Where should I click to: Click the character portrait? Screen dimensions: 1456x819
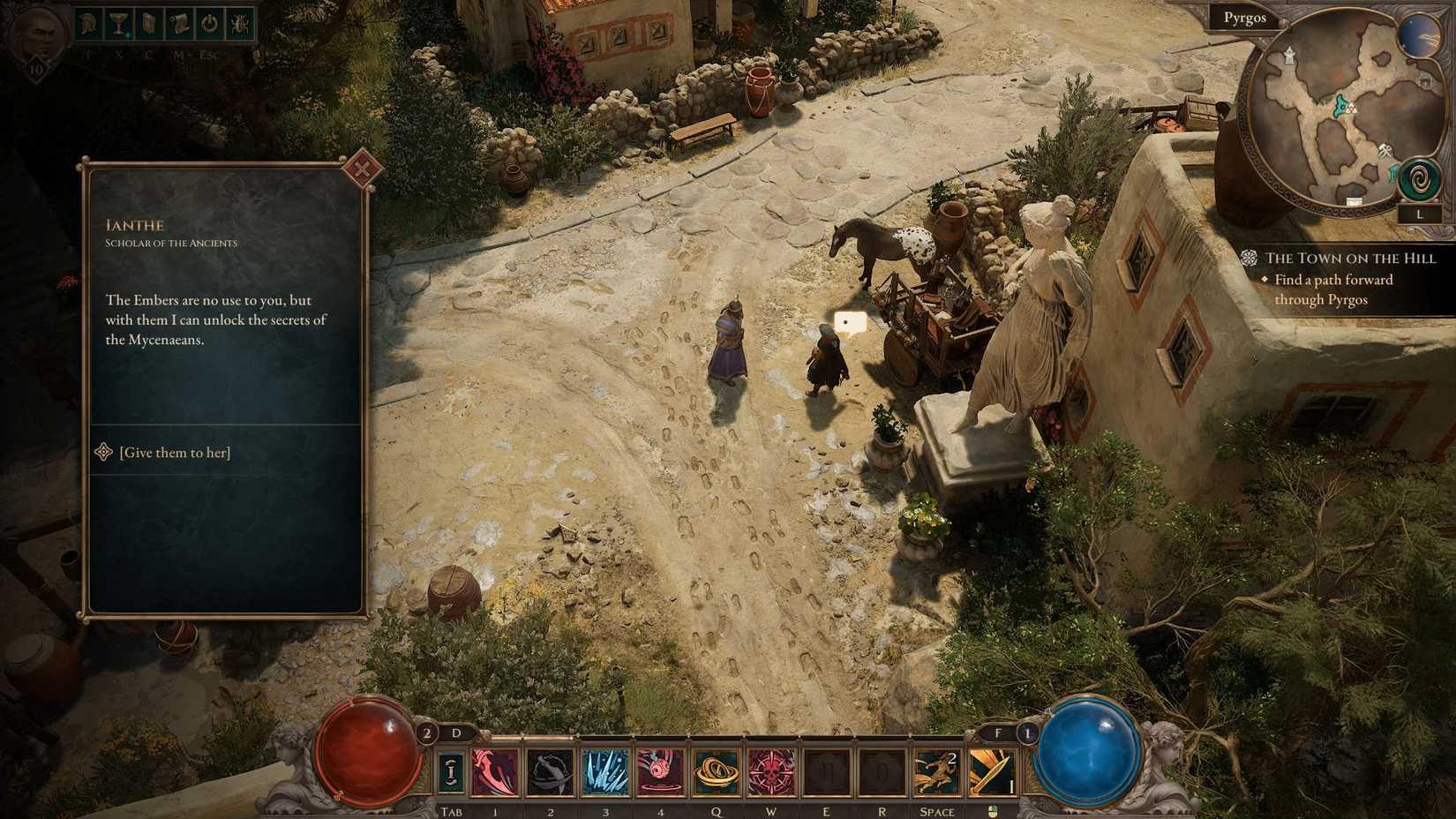36,35
